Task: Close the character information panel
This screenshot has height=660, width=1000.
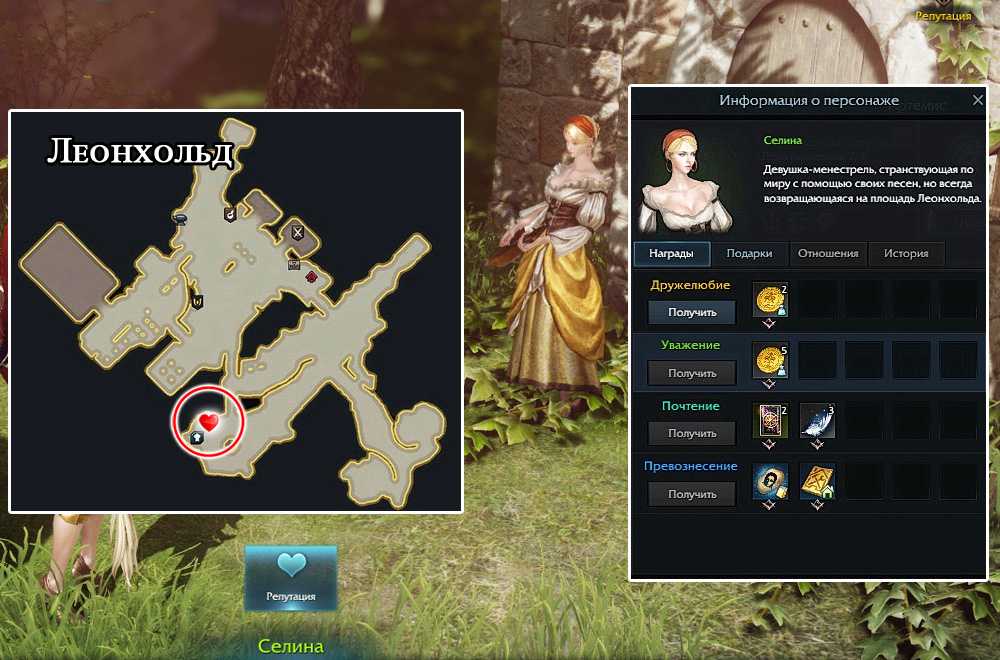Action: pyautogui.click(x=977, y=101)
